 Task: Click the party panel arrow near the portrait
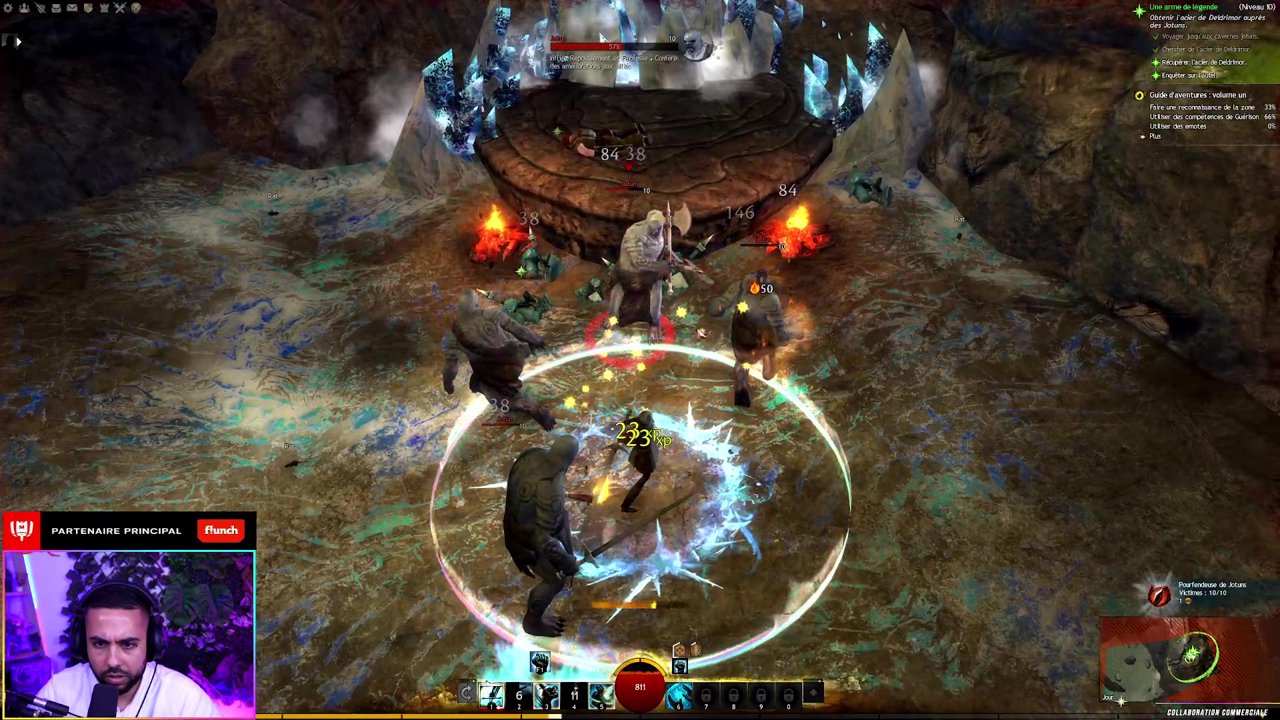tap(17, 41)
